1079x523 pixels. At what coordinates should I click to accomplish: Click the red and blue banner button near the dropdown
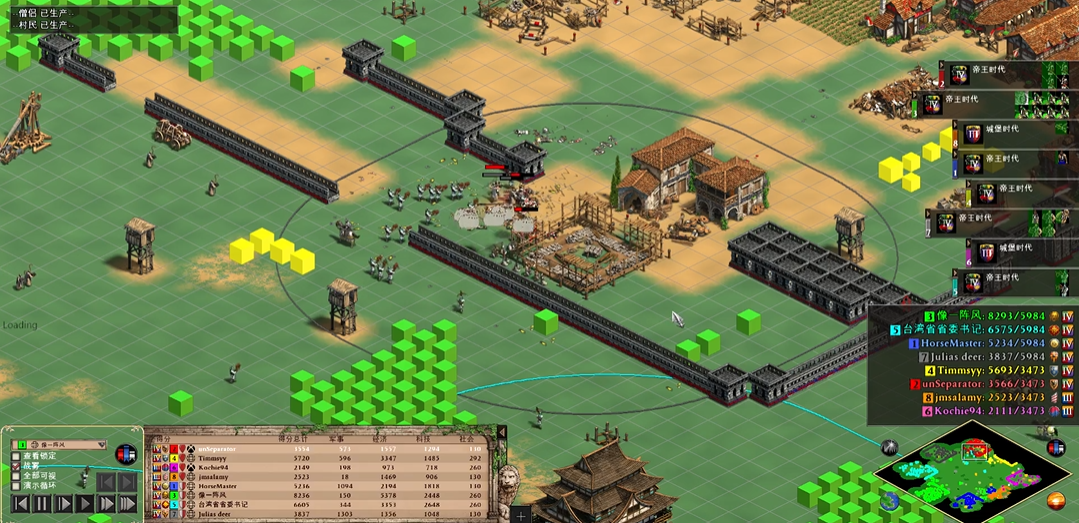coord(126,453)
